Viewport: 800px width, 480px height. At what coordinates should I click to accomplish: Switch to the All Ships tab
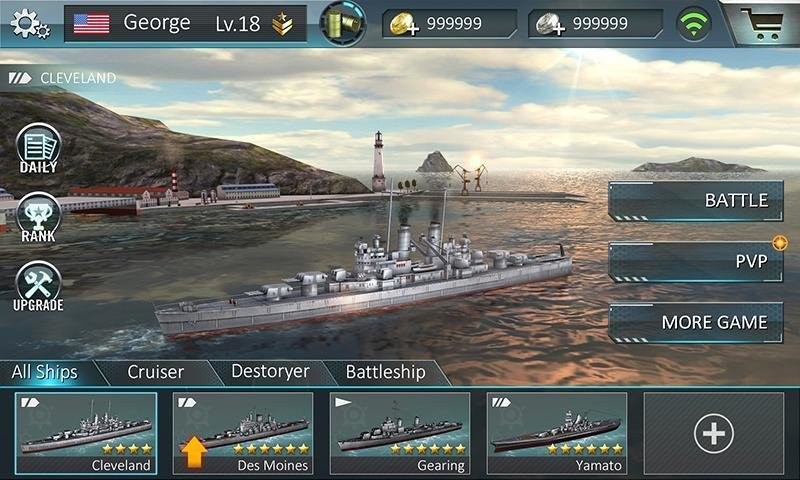coord(45,372)
